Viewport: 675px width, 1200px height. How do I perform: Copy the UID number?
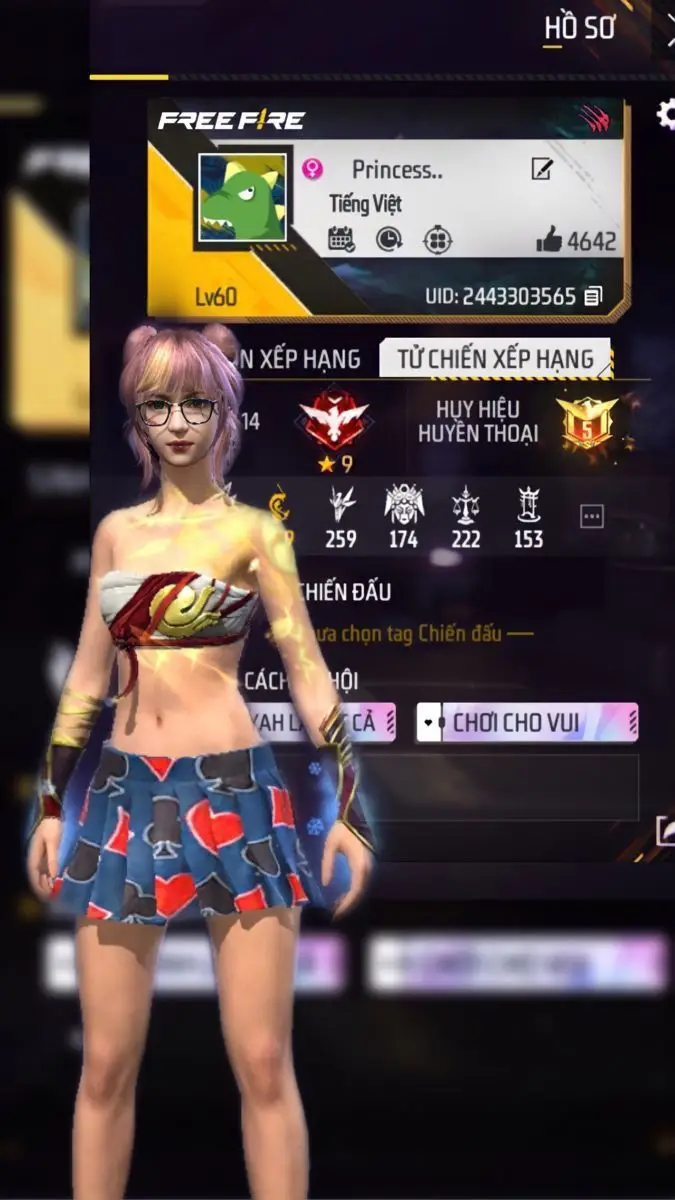(x=594, y=296)
